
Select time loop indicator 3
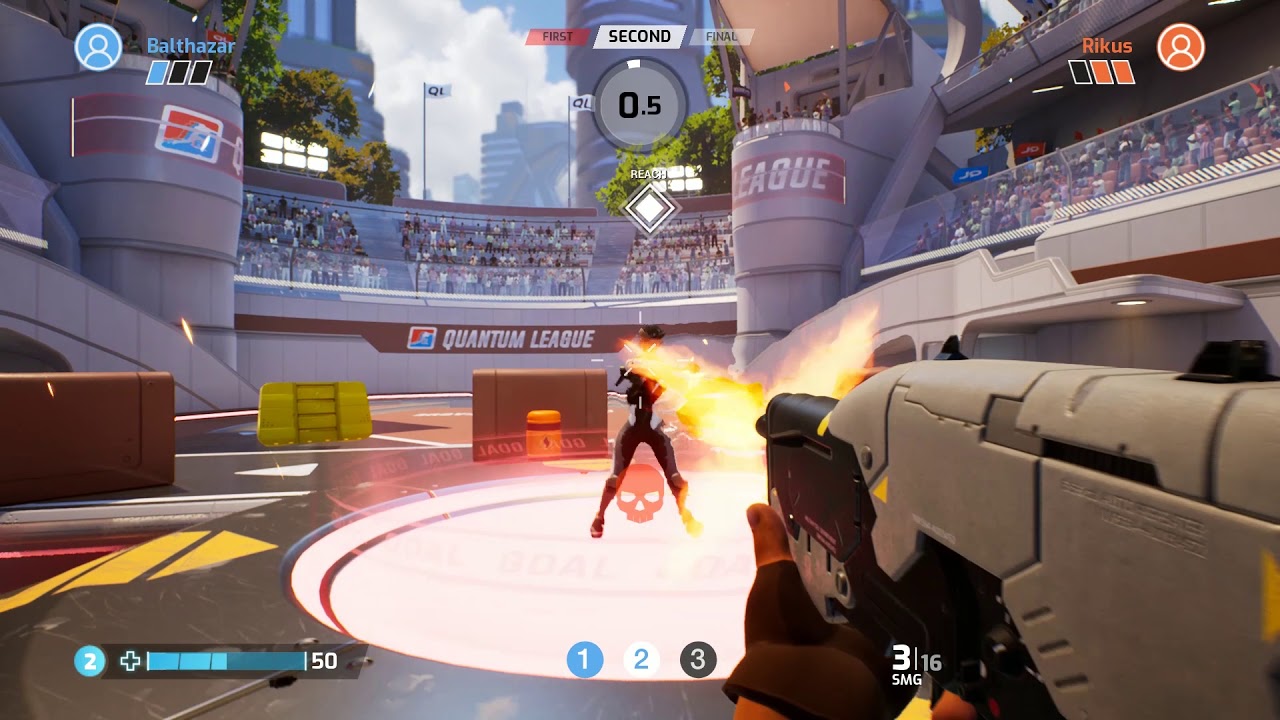pyautogui.click(x=698, y=660)
